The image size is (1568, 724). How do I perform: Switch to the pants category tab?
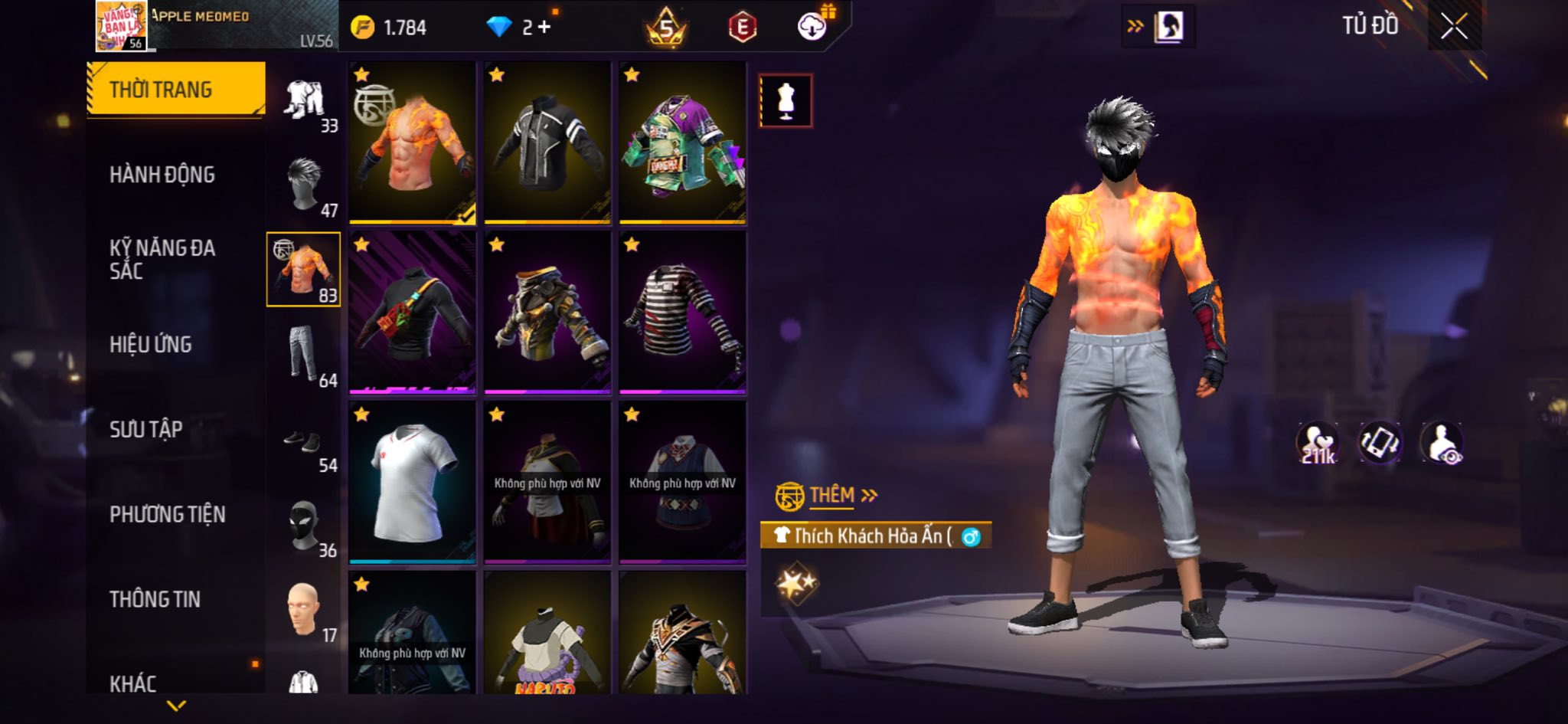pyautogui.click(x=304, y=355)
